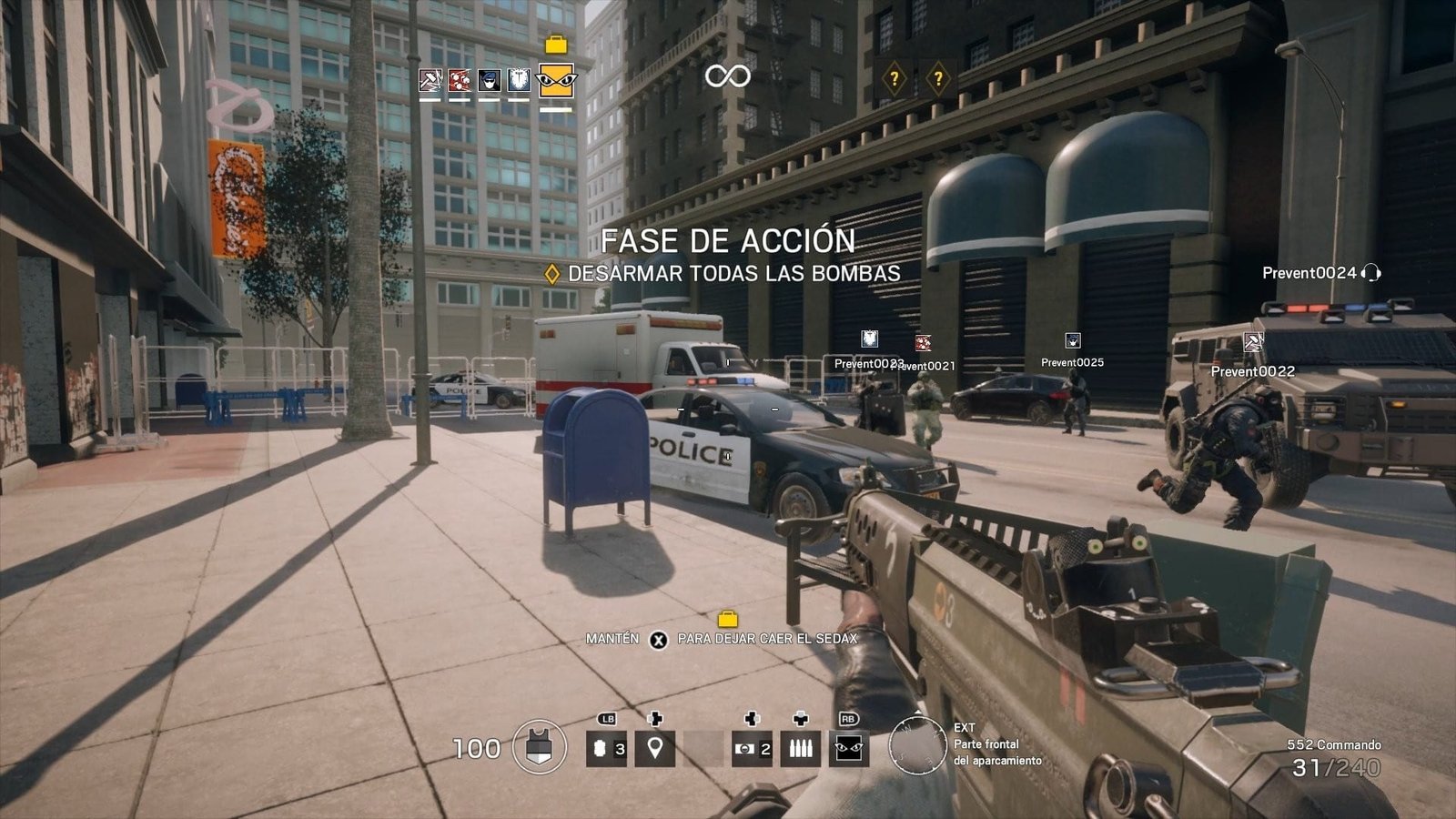Click the bullets ammo type icon

[x=801, y=749]
